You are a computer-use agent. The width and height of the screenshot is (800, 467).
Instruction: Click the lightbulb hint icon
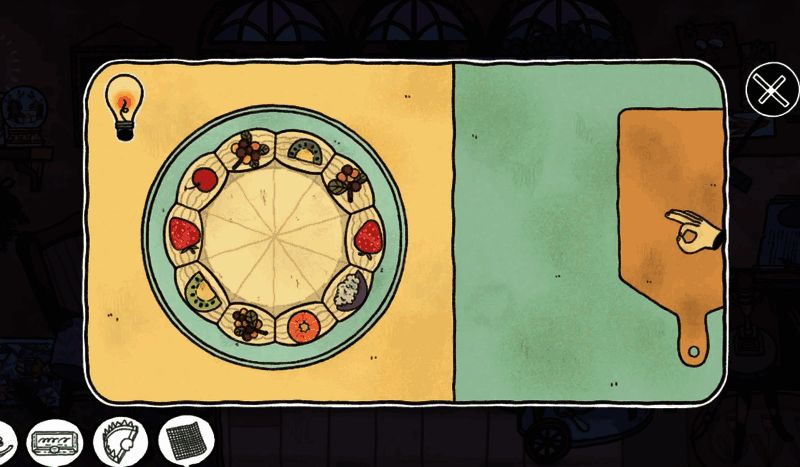[124, 106]
